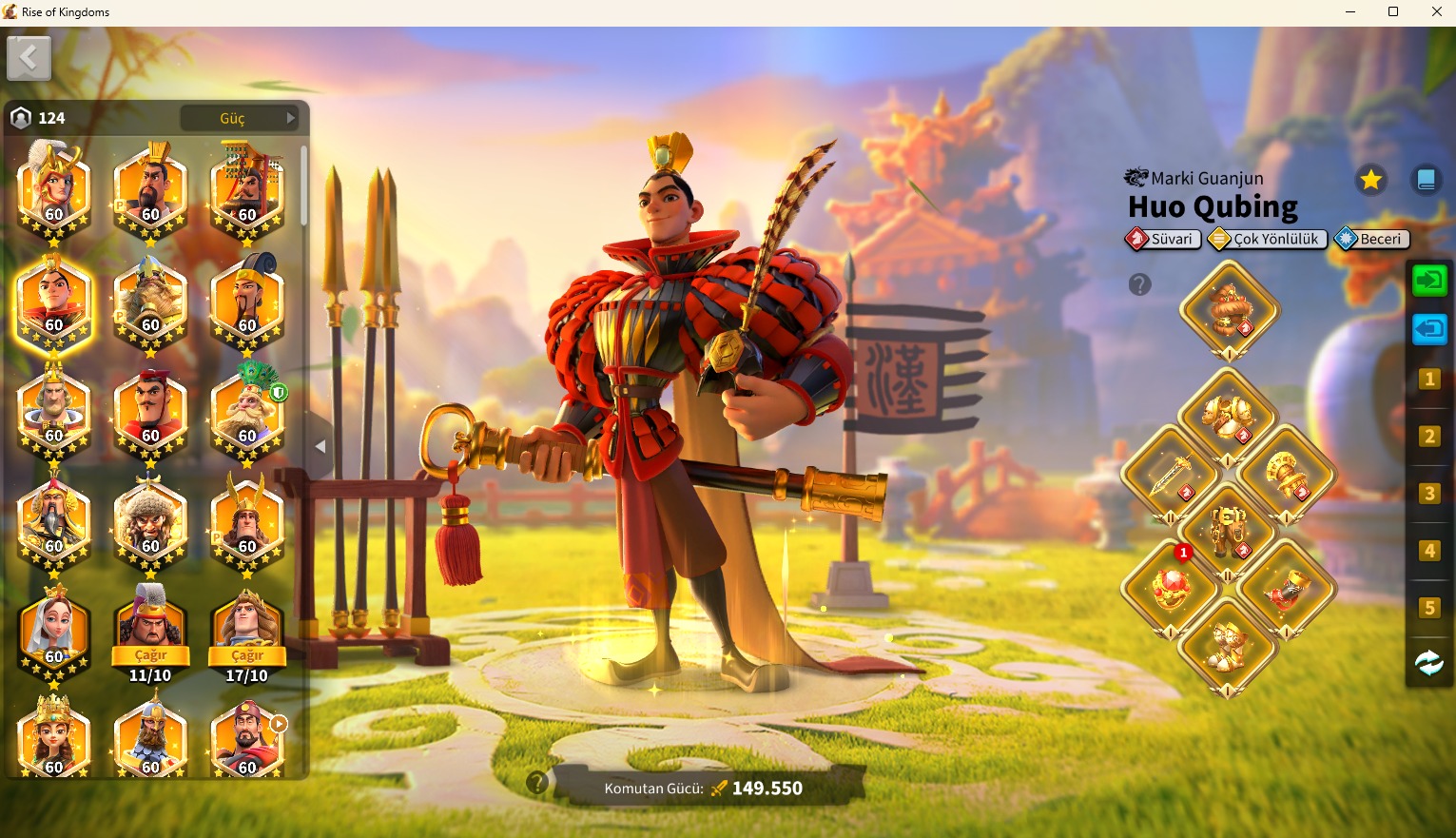Go back using the top-left arrow

[x=29, y=59]
